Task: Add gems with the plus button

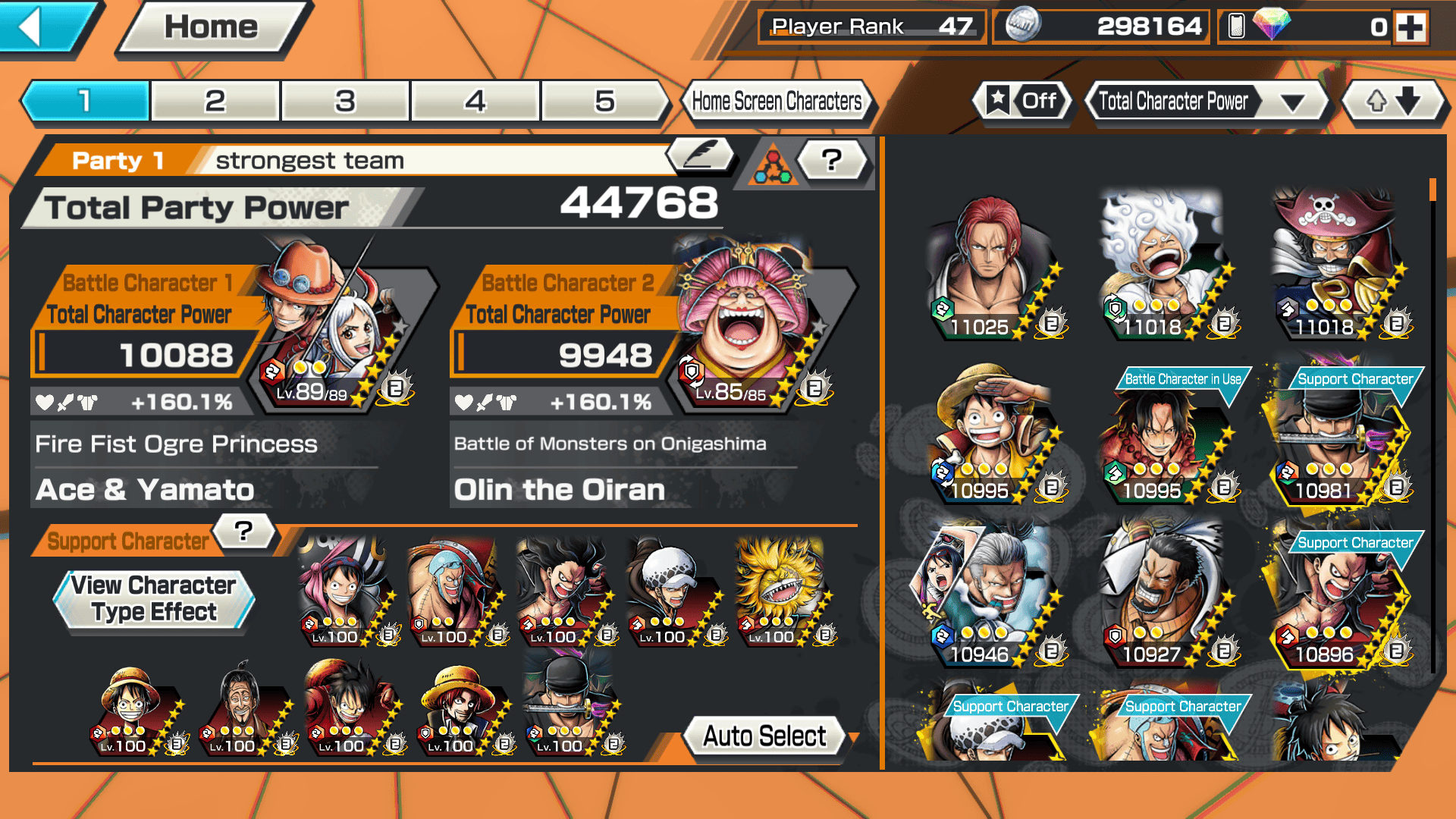Action: pyautogui.click(x=1410, y=27)
